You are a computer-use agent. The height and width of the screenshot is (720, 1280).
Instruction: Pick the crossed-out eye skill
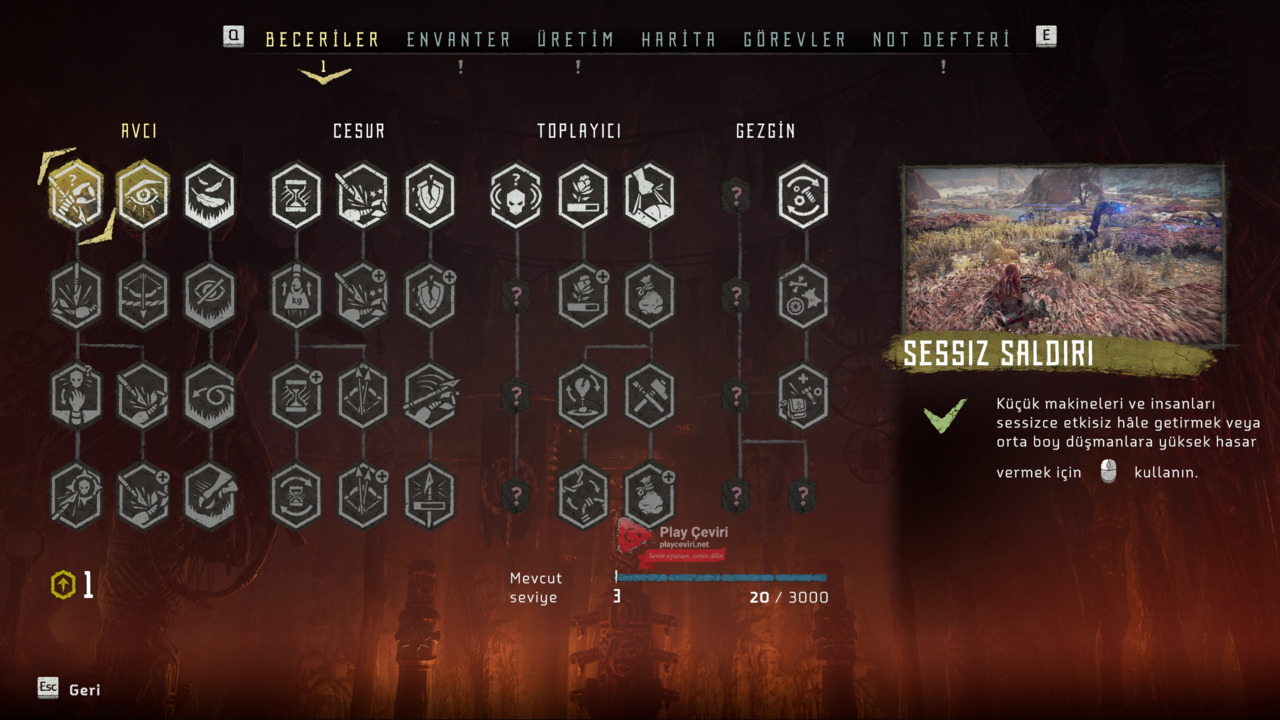coord(209,296)
